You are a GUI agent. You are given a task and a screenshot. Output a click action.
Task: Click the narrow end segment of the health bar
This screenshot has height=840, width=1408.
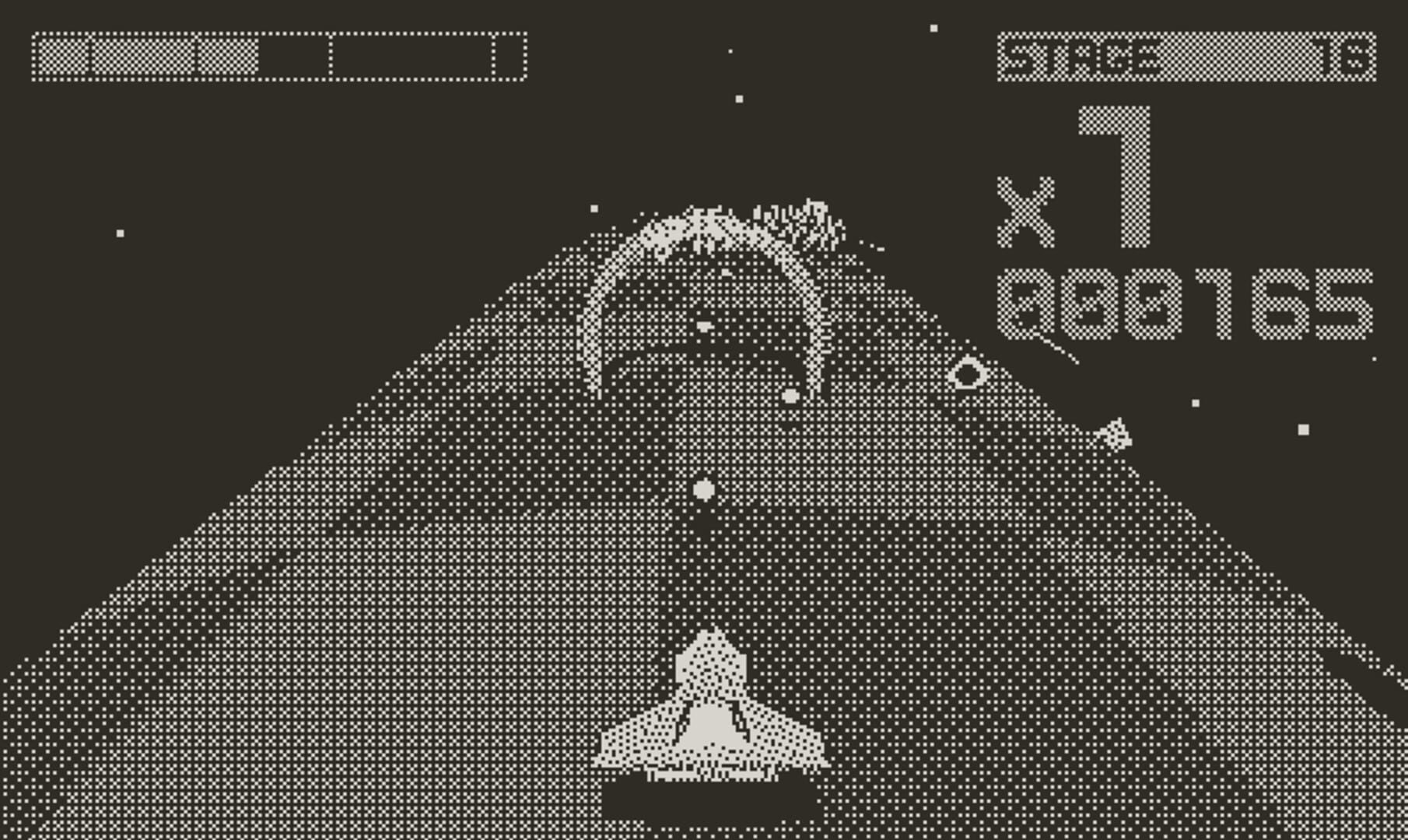(x=508, y=54)
